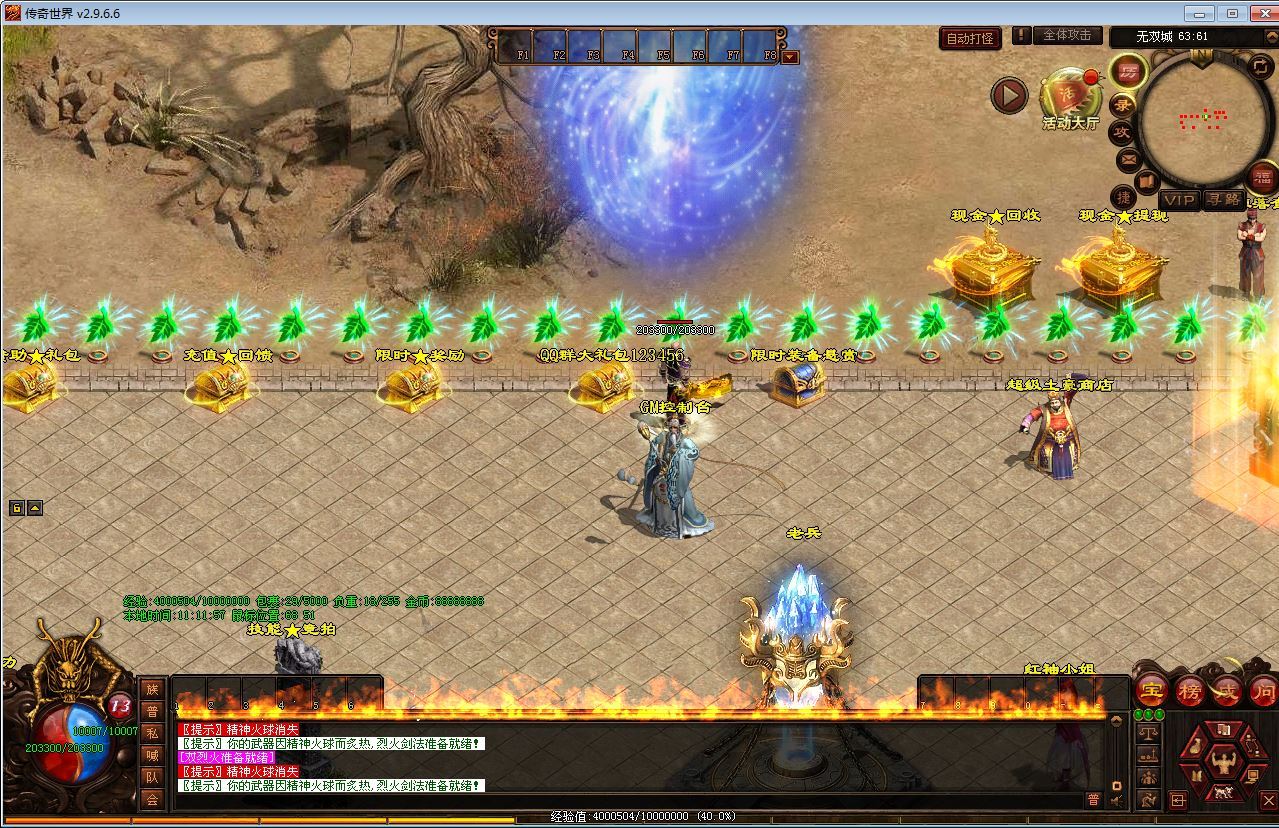Screen dimensions: 1279x828
Task: Open the character panel muscular figure icon
Action: [1222, 765]
